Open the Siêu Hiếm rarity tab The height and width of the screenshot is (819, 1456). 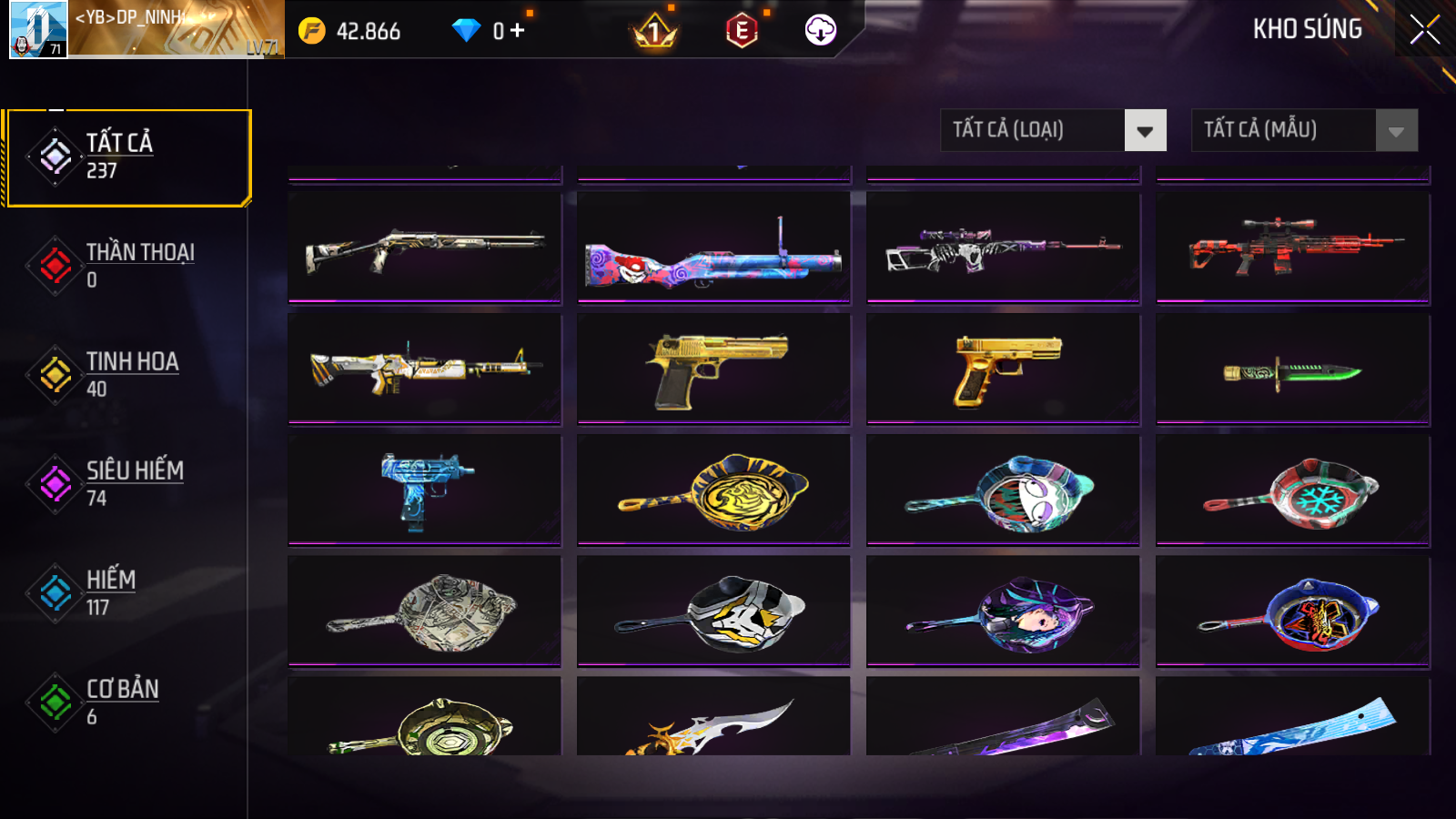[x=127, y=483]
